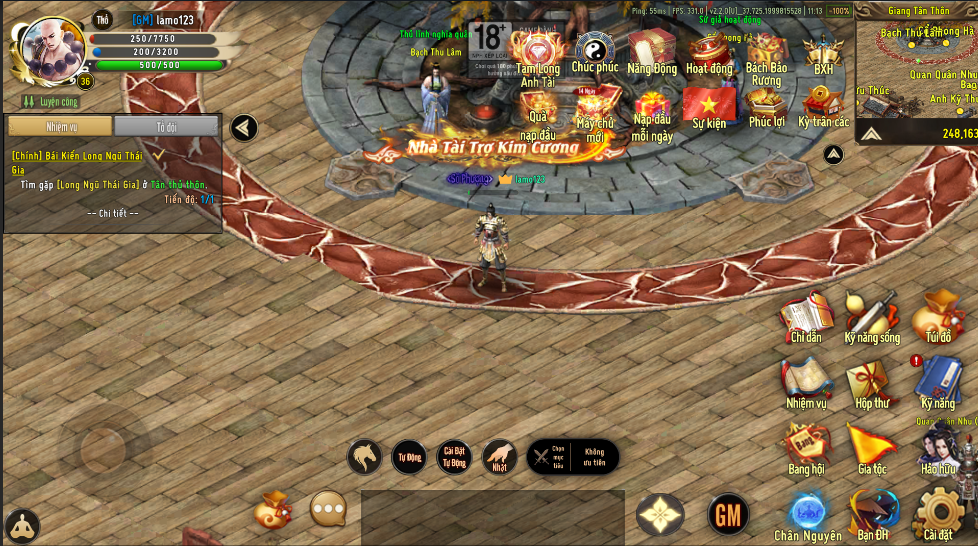The image size is (978, 546).
Task: Open the Phúc lợi rewards chest
Action: point(766,106)
